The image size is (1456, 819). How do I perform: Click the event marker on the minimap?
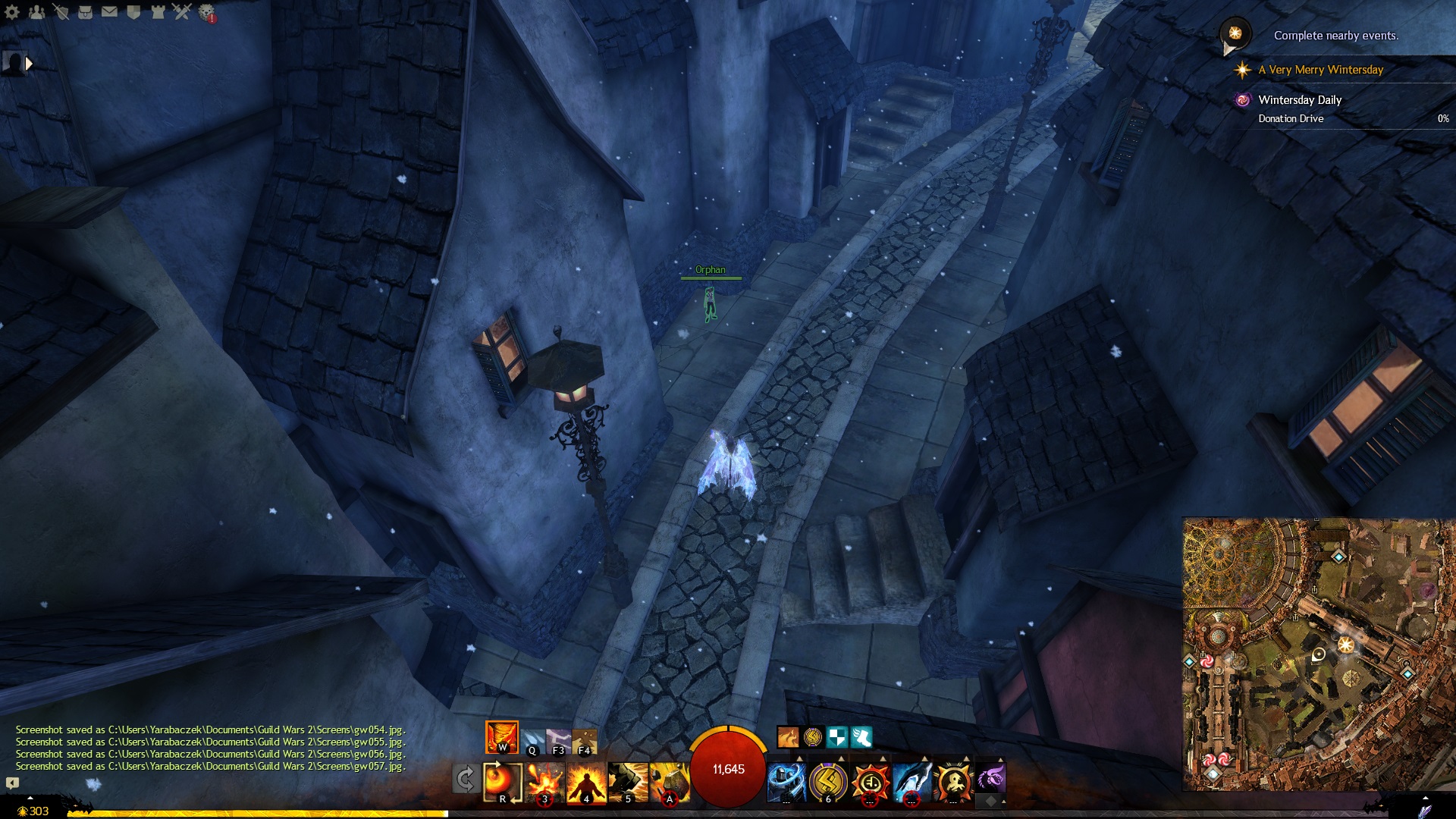pos(1345,645)
